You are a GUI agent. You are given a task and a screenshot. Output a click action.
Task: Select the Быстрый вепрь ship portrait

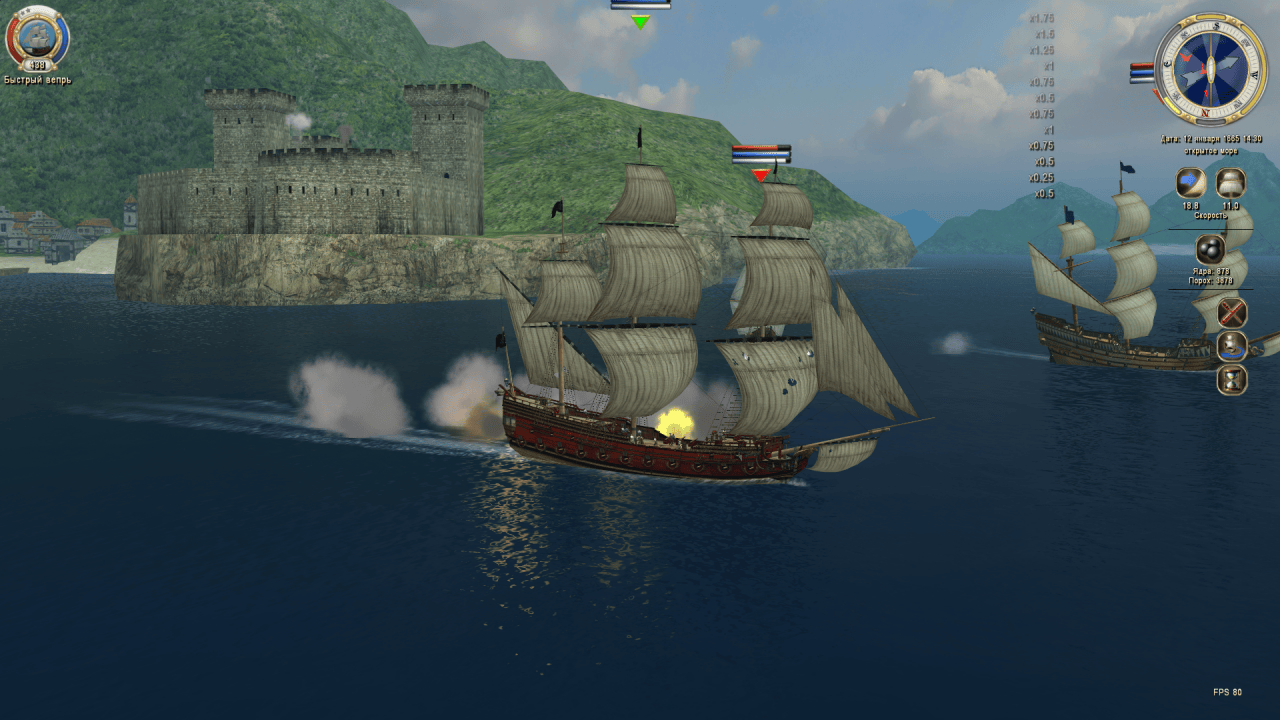tap(38, 37)
